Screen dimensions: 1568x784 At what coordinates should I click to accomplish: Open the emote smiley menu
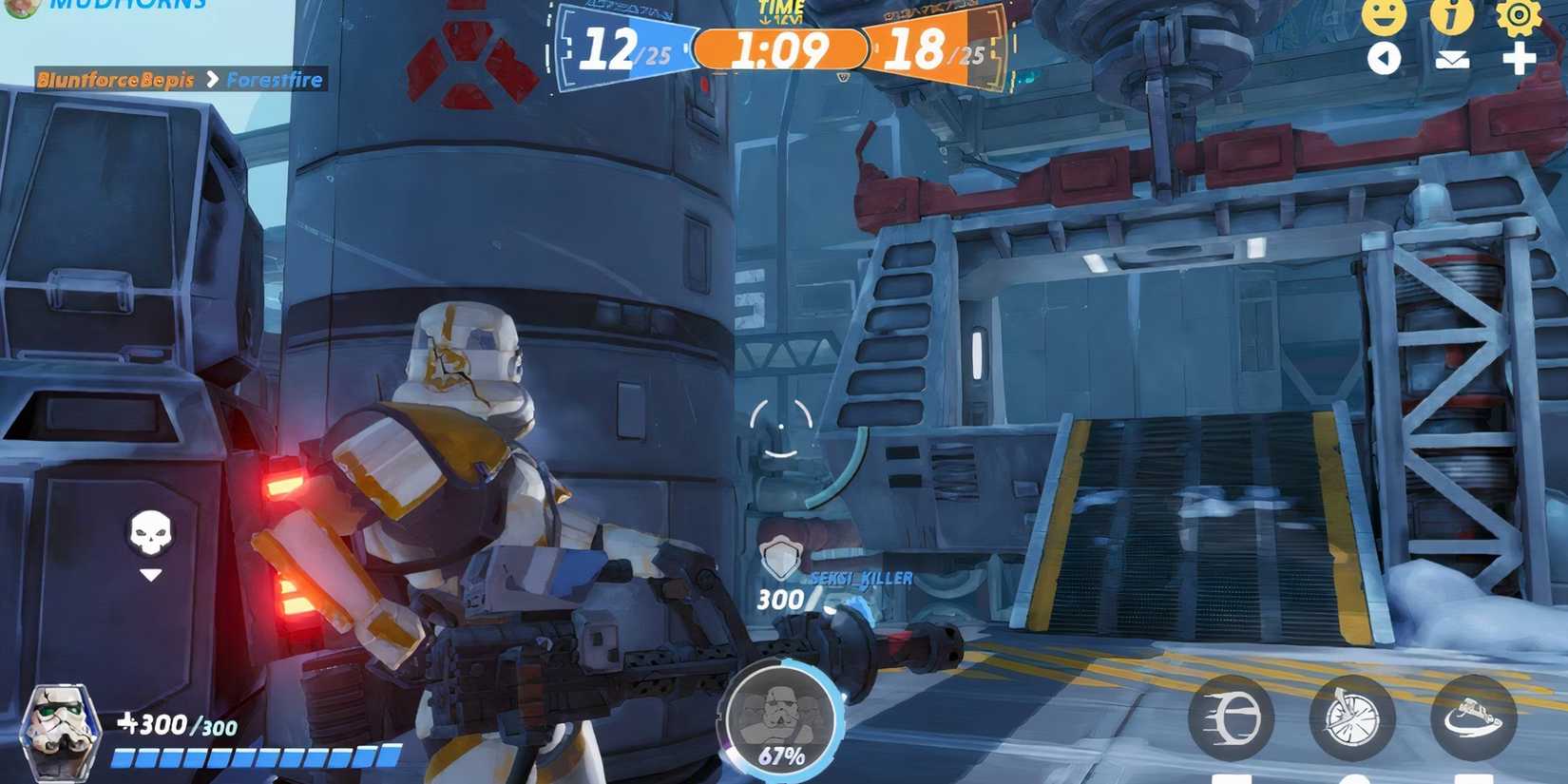tap(1383, 14)
